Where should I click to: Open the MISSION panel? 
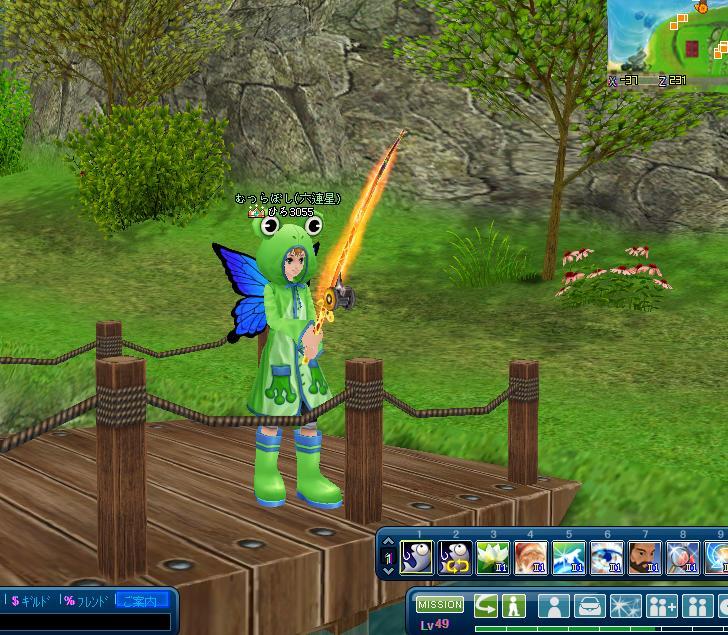pyautogui.click(x=440, y=605)
